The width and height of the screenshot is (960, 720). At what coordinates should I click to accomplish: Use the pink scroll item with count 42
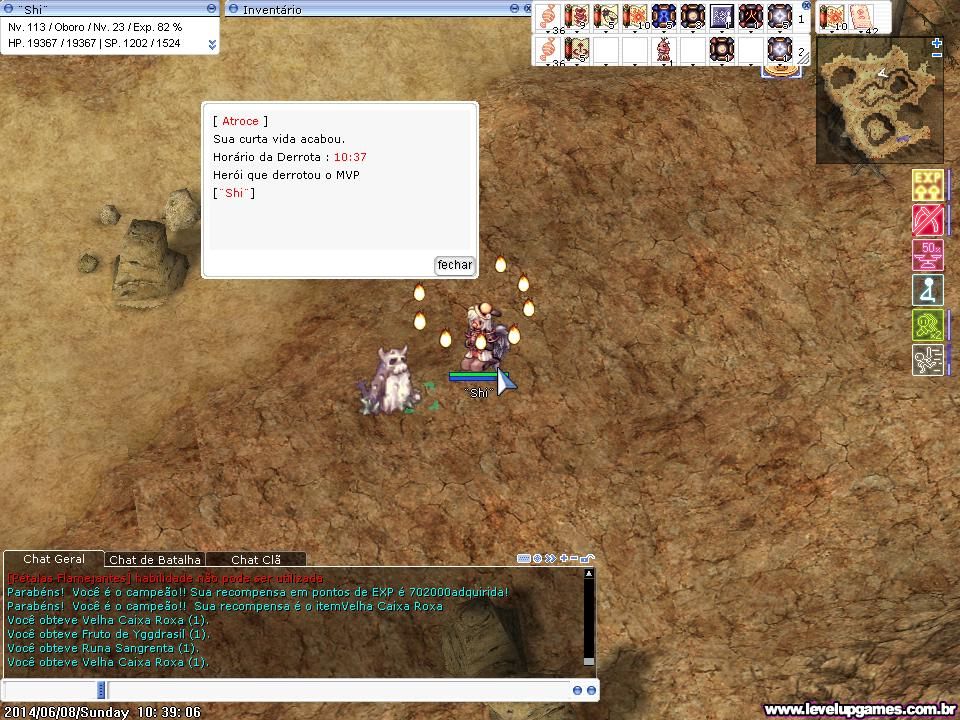coord(860,17)
